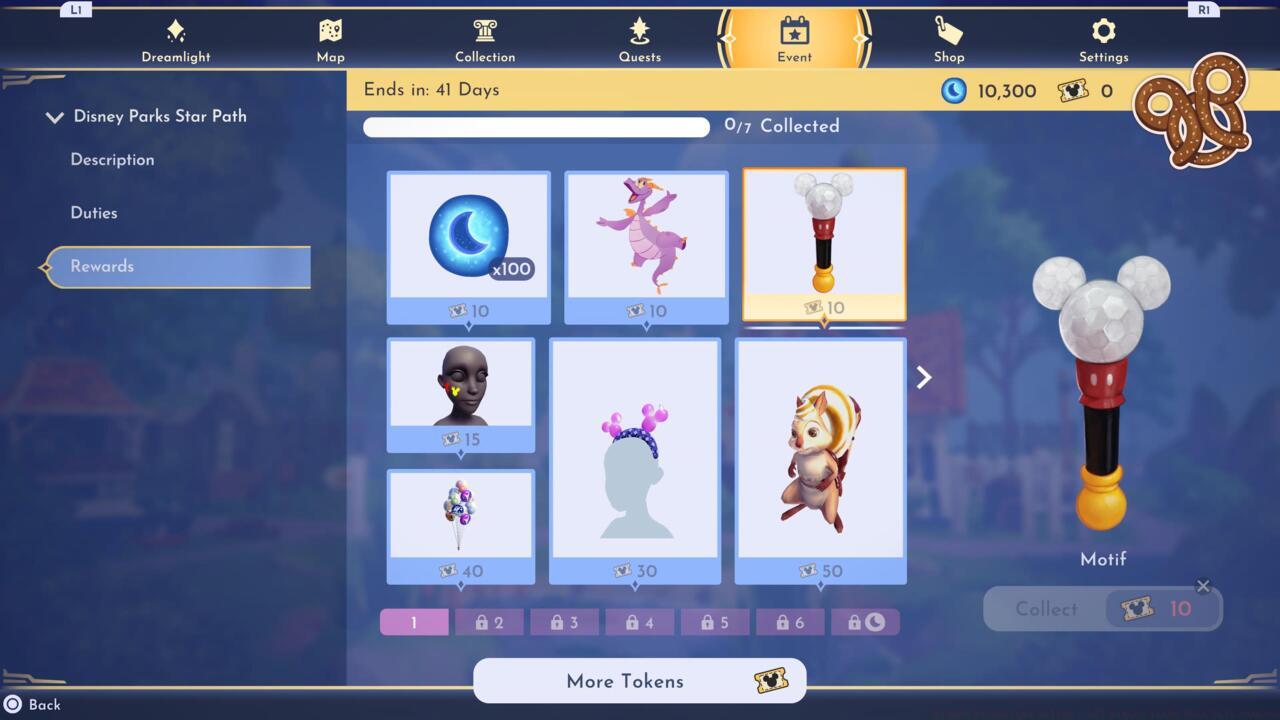1280x720 pixels.
Task: Click the More Tokens button
Action: coord(639,681)
